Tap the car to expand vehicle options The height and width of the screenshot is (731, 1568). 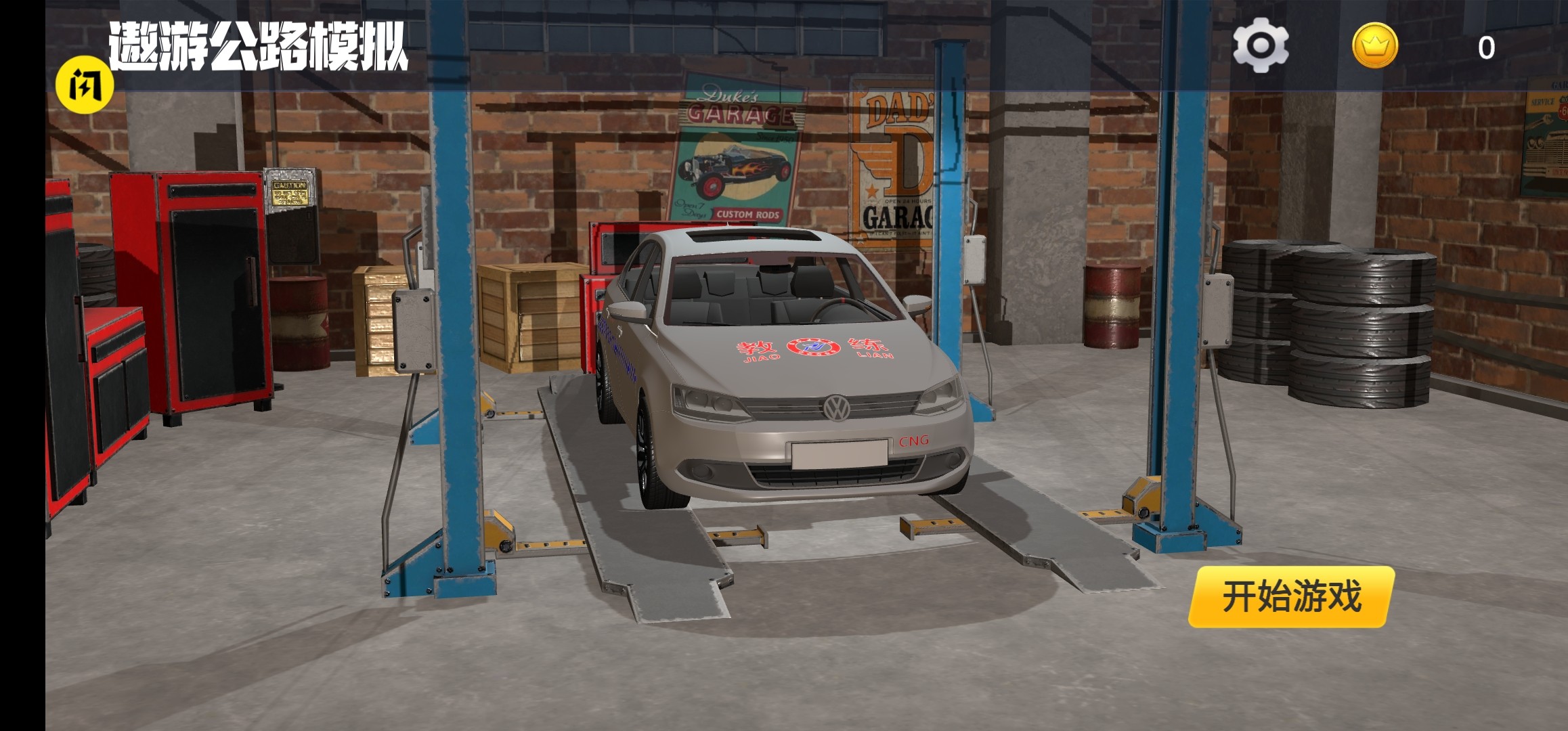click(x=779, y=372)
